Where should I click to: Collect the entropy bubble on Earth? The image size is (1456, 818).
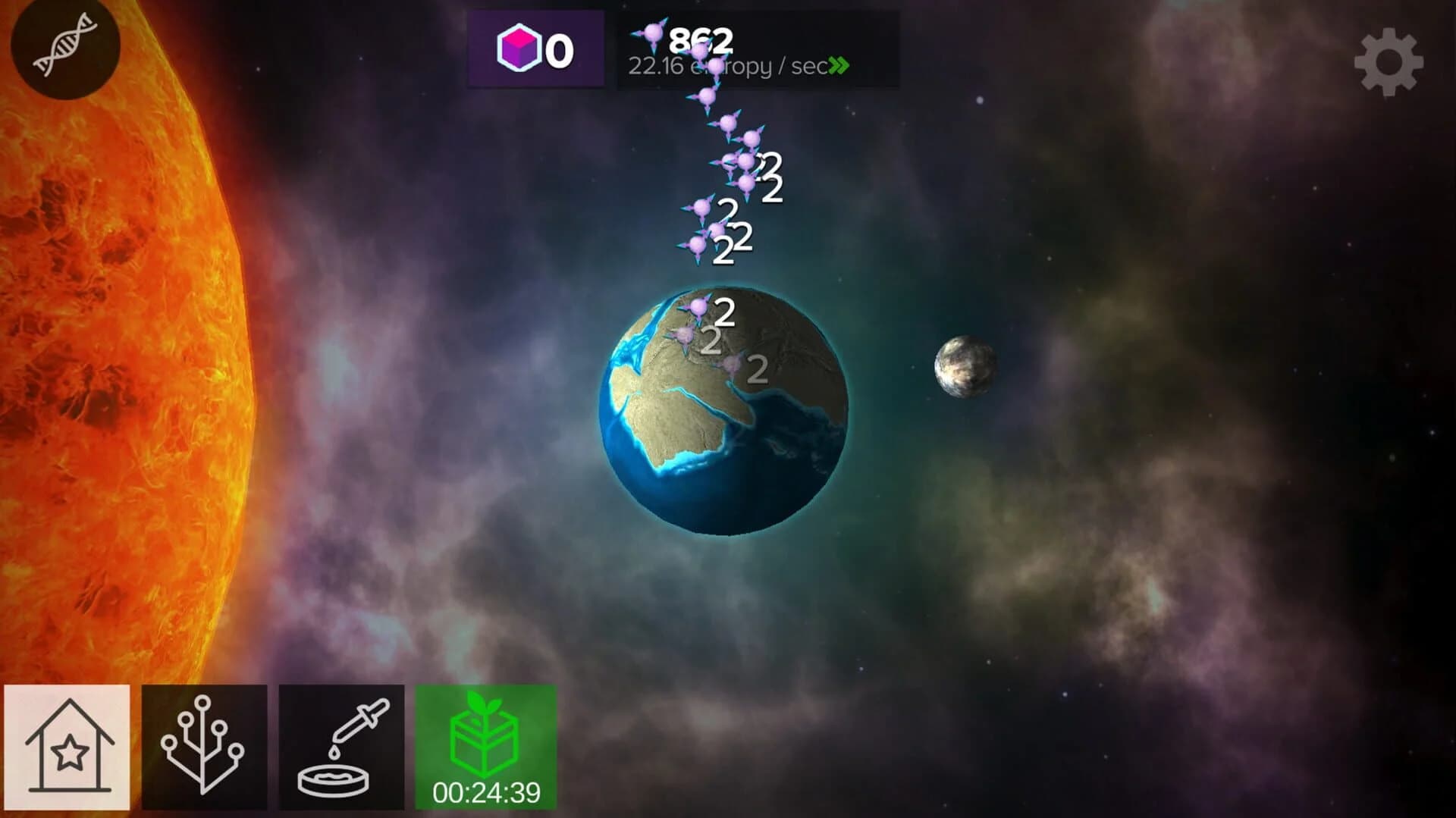click(x=696, y=306)
